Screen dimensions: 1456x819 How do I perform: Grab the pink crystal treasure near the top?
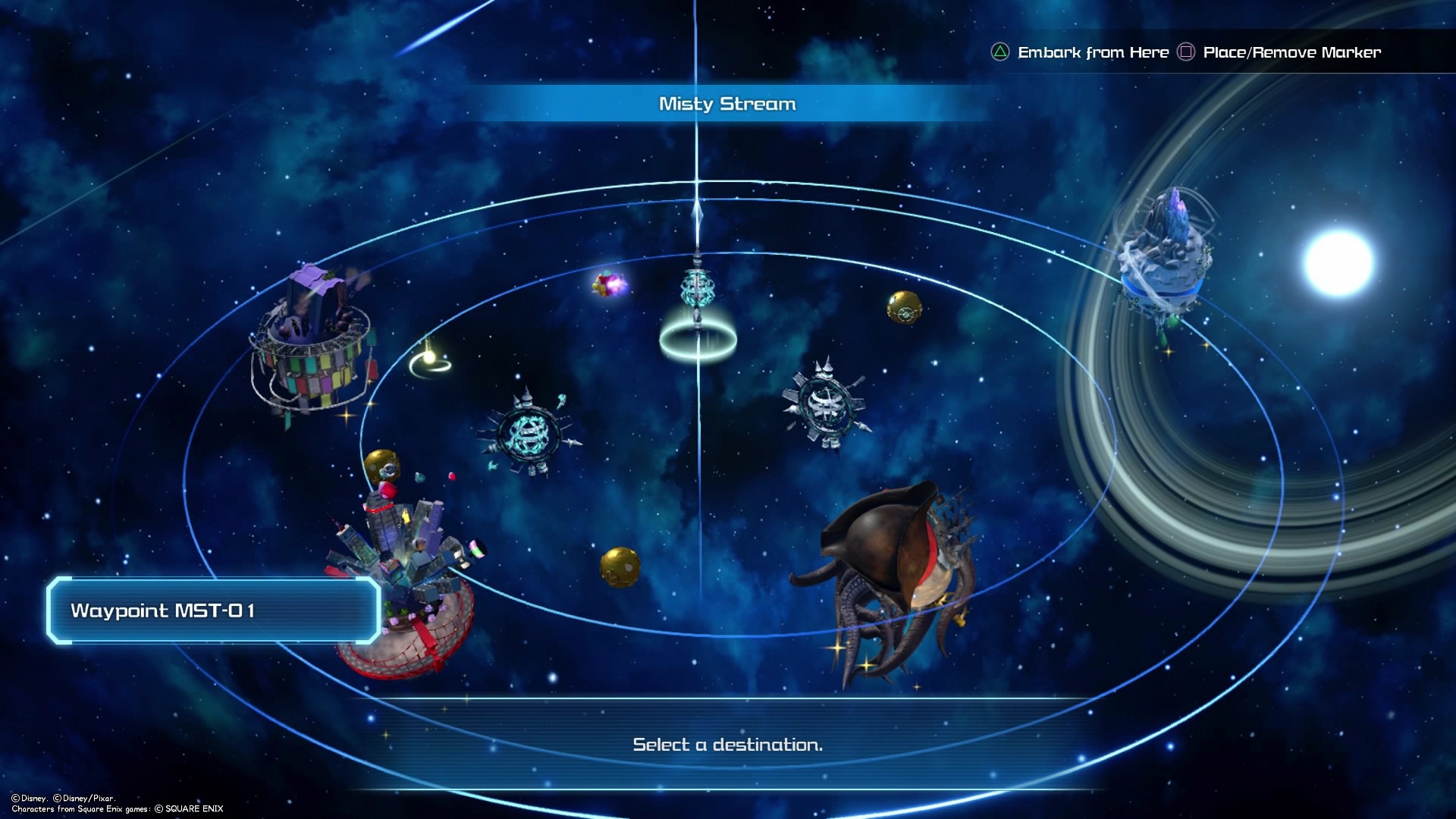point(608,287)
